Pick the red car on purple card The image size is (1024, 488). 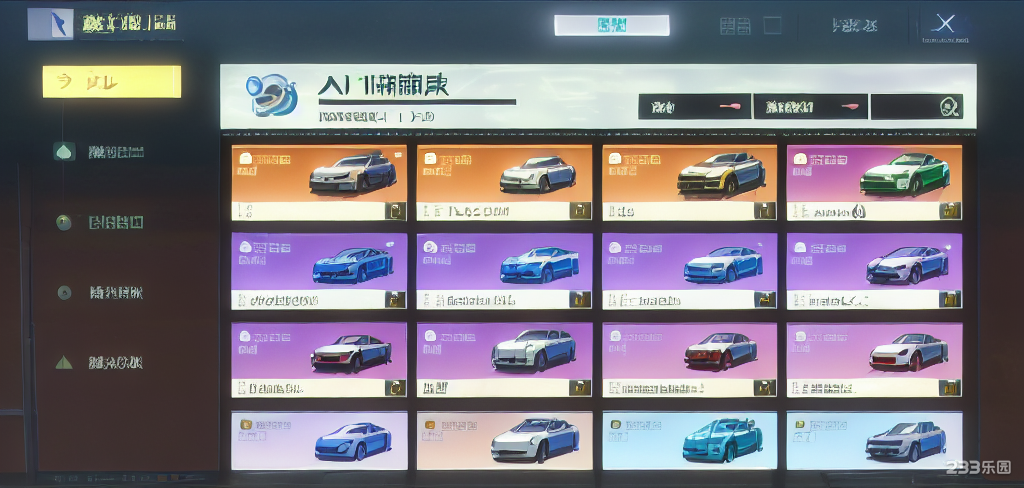tap(689, 359)
